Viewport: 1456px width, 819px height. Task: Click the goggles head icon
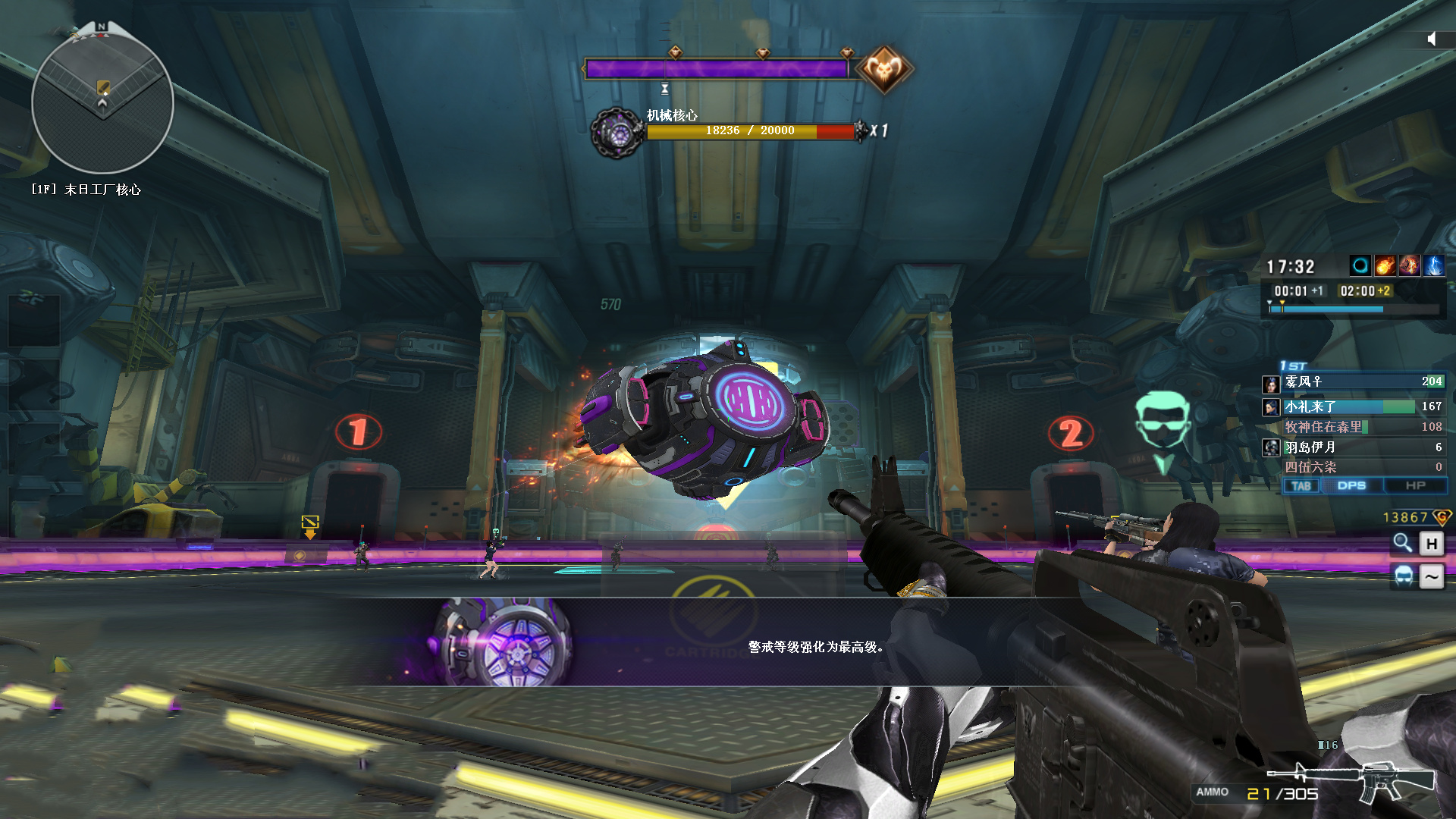1404,576
